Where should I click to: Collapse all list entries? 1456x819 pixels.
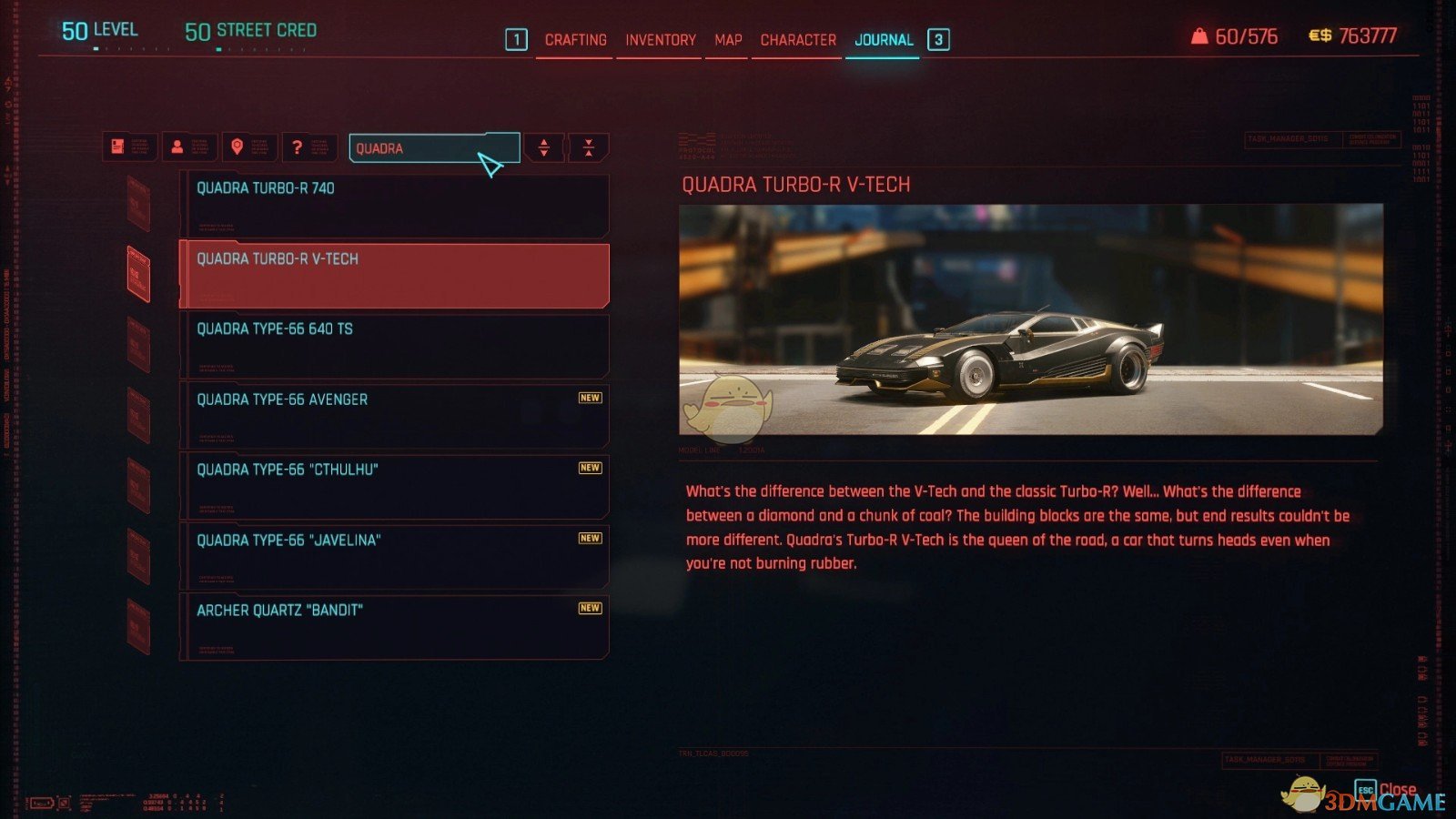(589, 147)
